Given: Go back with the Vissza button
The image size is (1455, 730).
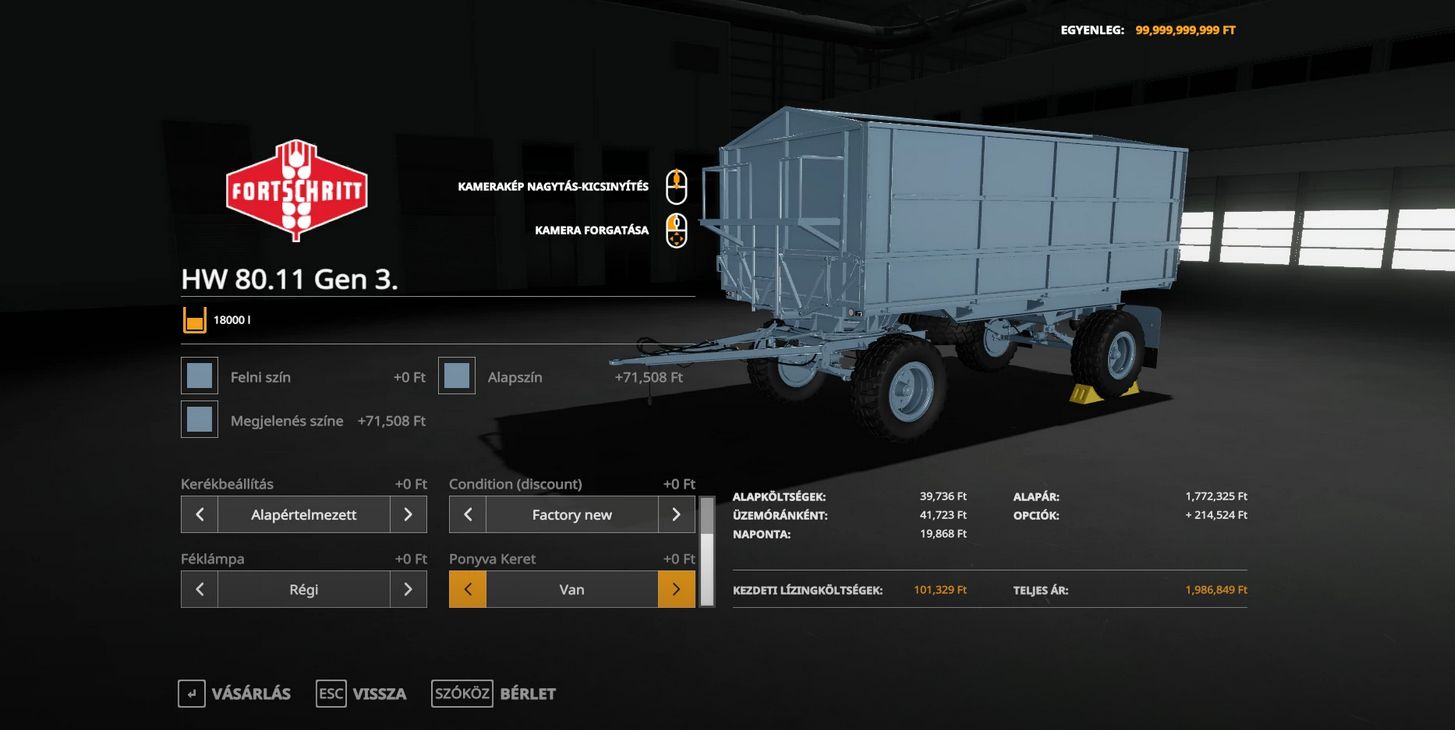Looking at the screenshot, I should click(x=362, y=694).
